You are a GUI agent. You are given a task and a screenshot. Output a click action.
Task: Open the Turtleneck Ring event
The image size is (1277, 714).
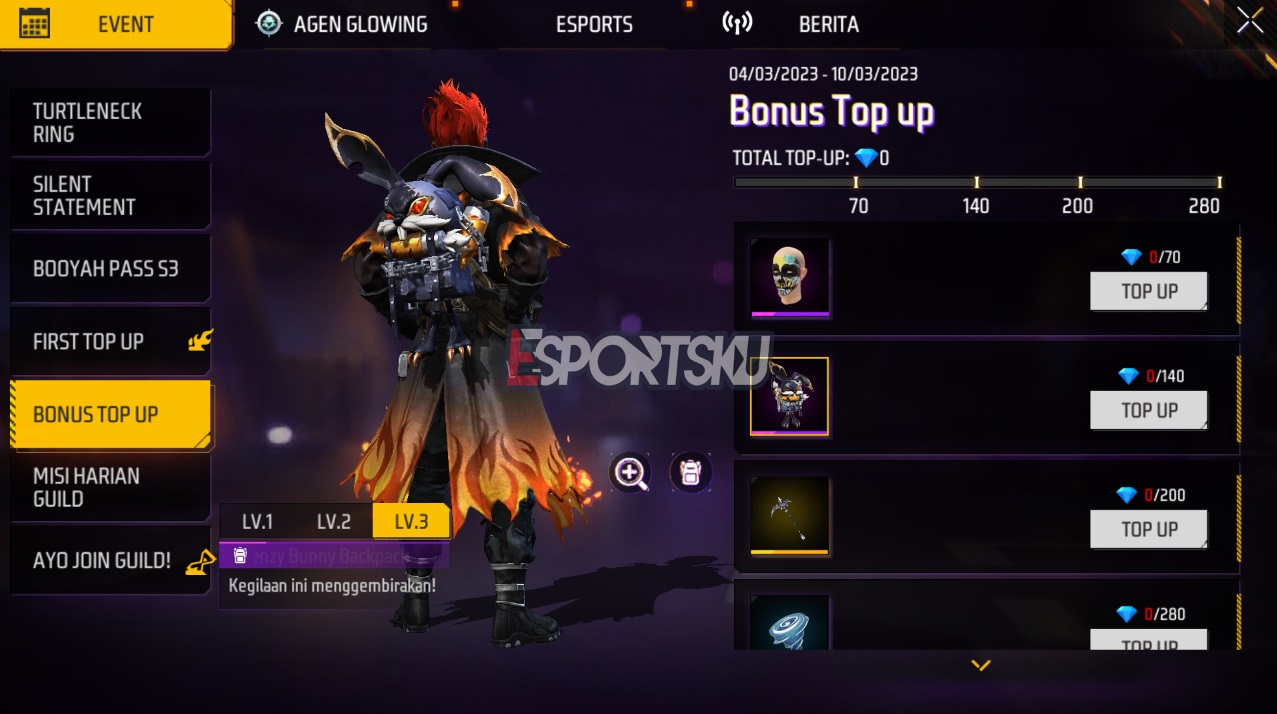click(109, 122)
